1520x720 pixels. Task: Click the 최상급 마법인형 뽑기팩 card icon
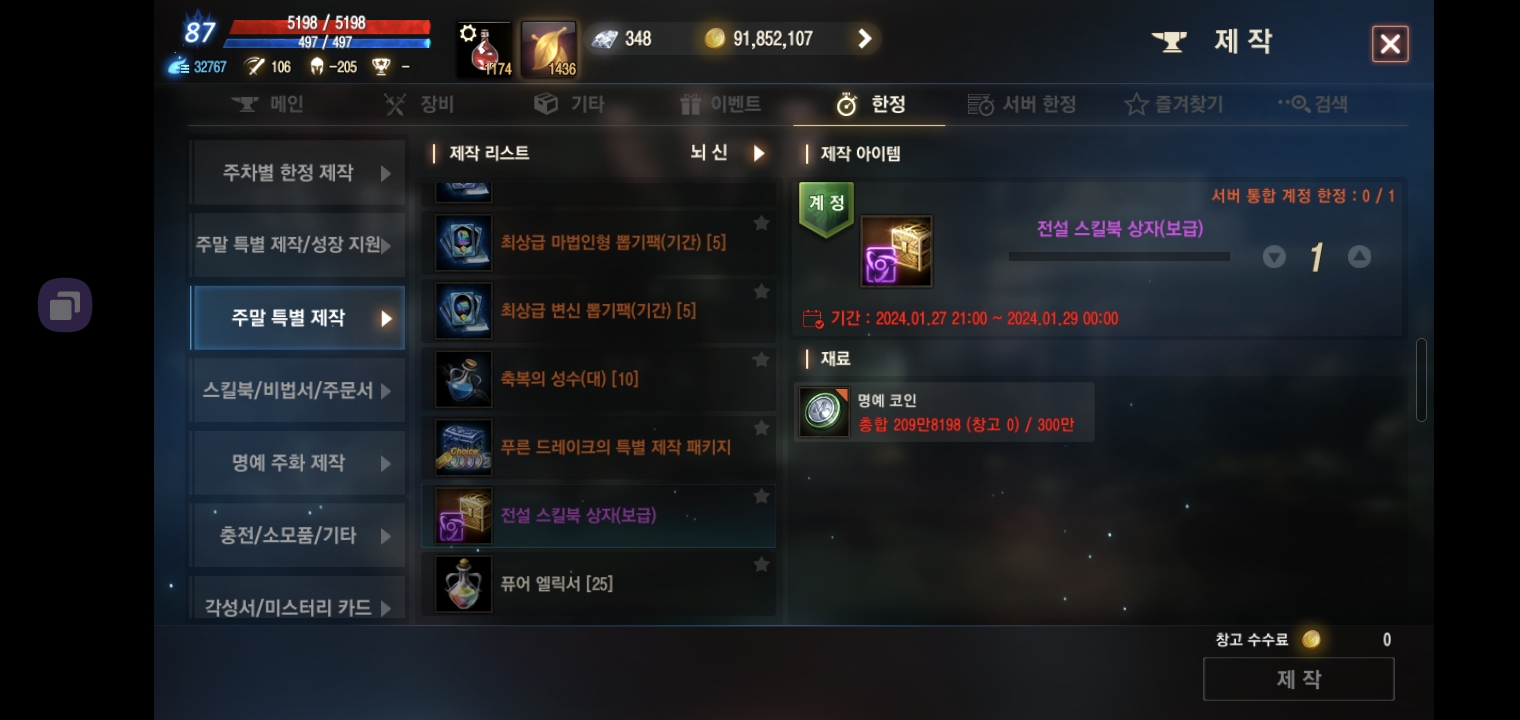[463, 242]
